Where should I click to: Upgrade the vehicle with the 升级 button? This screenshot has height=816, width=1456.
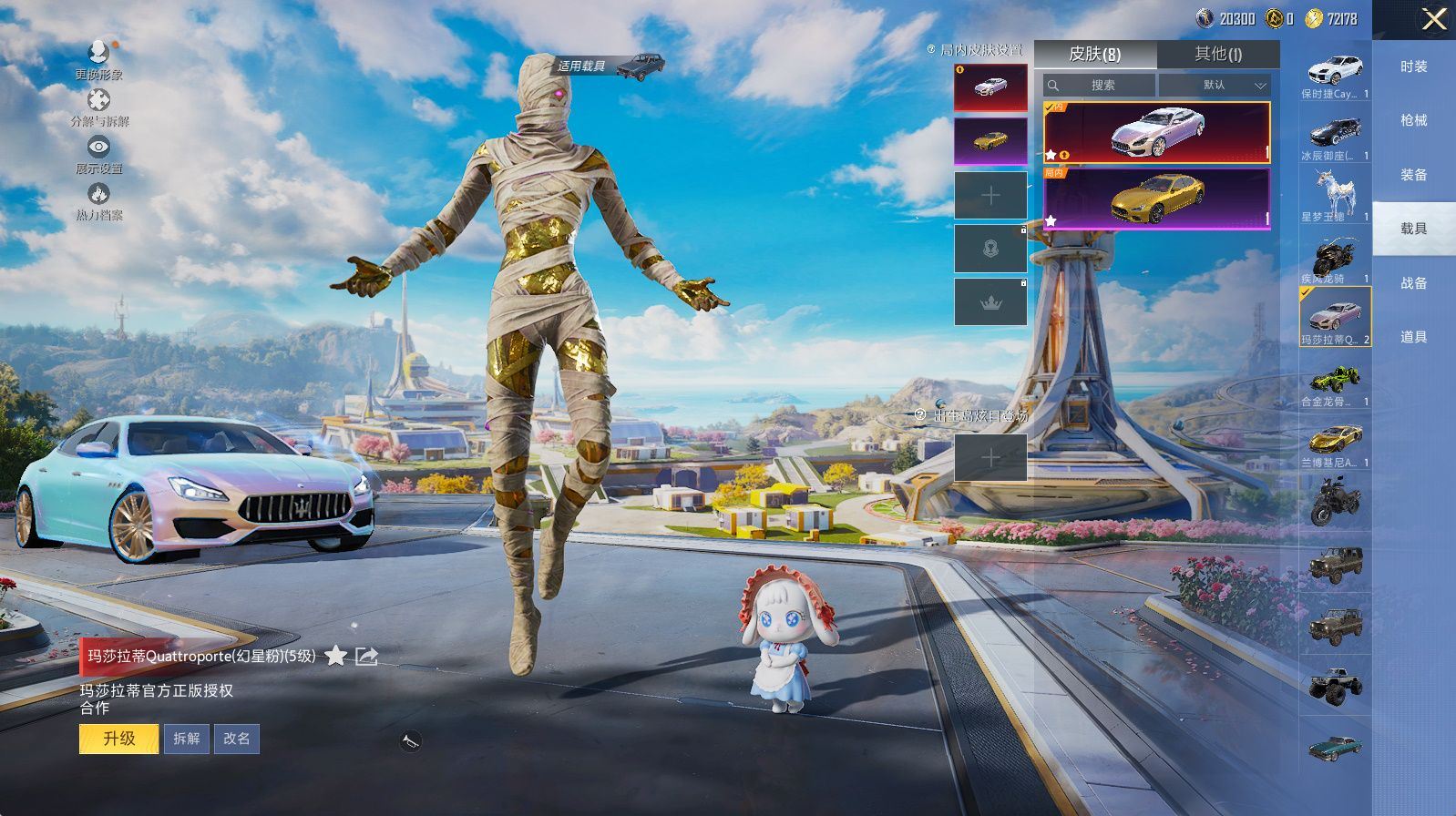[x=119, y=739]
